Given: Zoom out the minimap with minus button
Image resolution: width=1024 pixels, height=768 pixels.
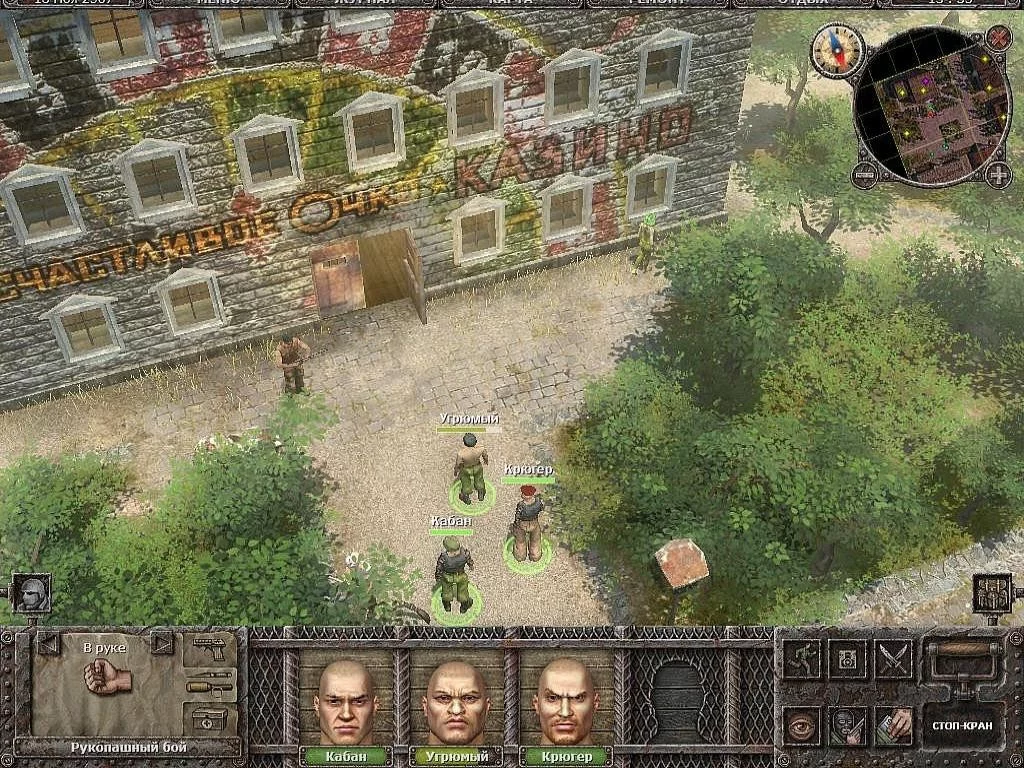Looking at the screenshot, I should point(864,176).
